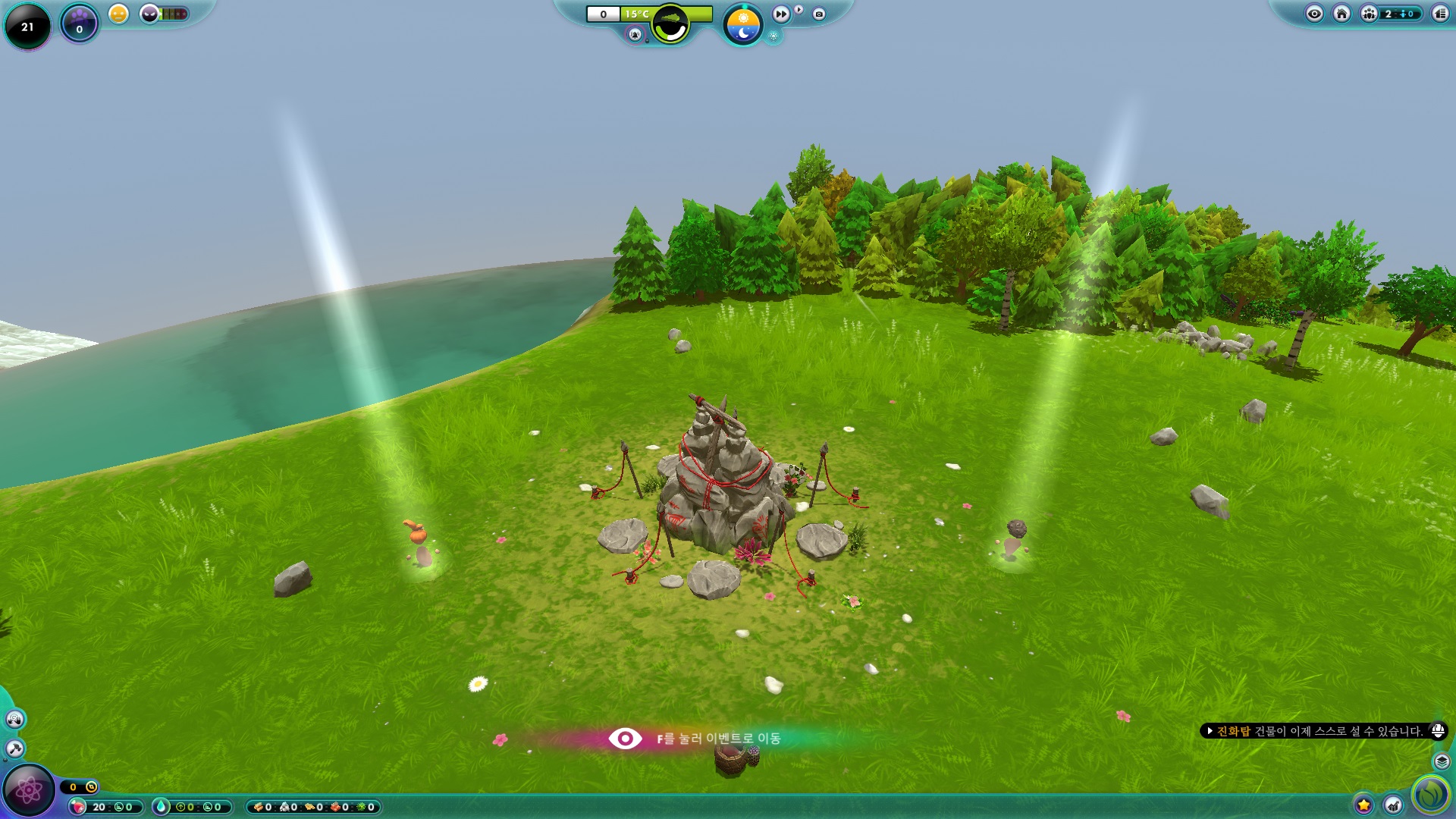Image resolution: width=1456 pixels, height=819 pixels.
Task: Activate the hand interaction tool button
Action: coord(14,719)
